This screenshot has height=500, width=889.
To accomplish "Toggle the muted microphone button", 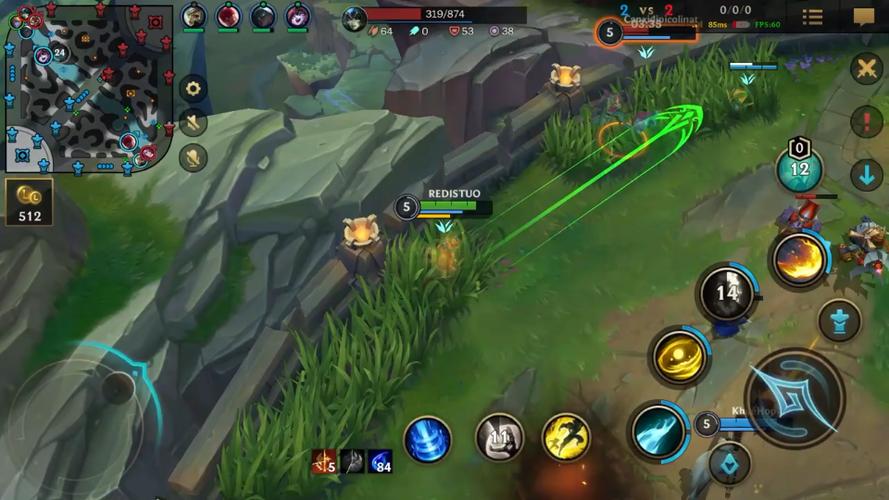I will [193, 158].
